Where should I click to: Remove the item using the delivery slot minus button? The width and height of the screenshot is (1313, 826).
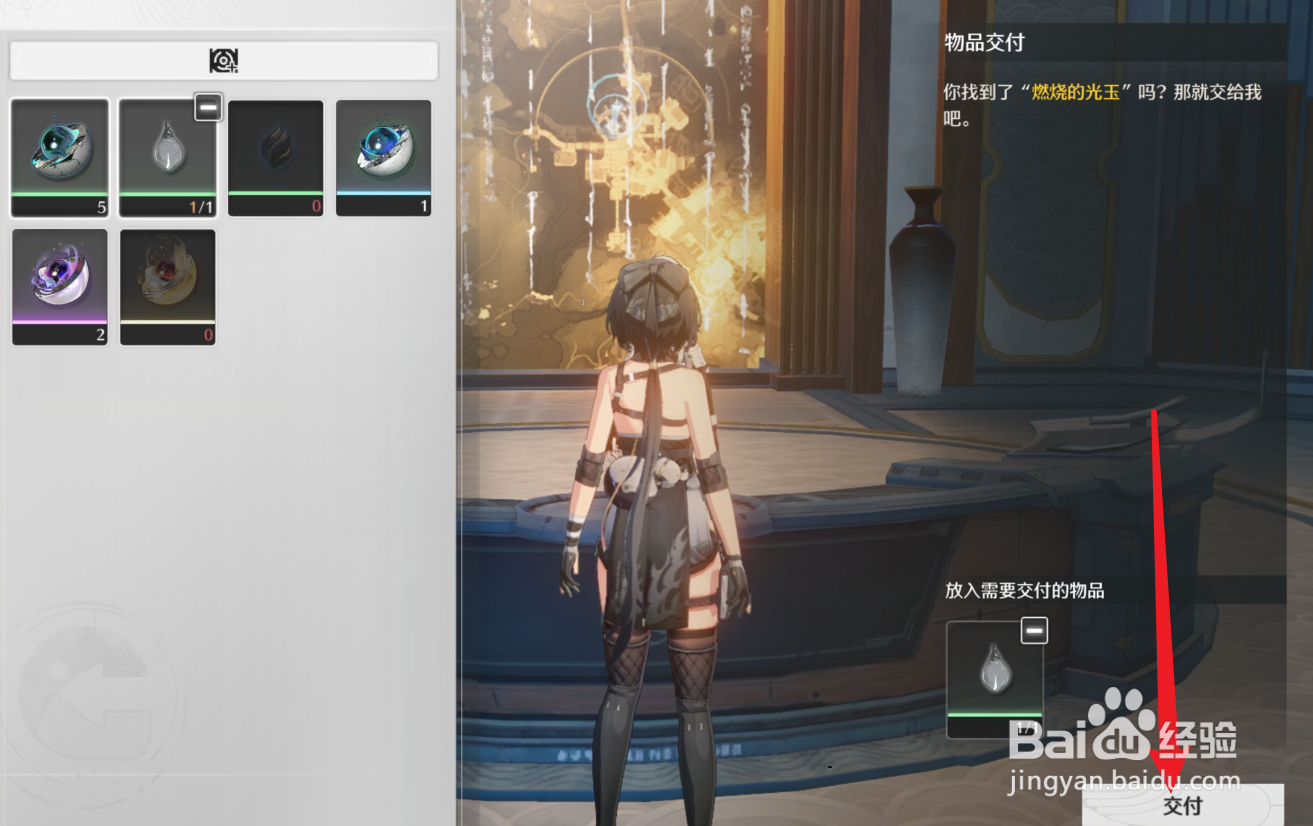(x=1034, y=630)
